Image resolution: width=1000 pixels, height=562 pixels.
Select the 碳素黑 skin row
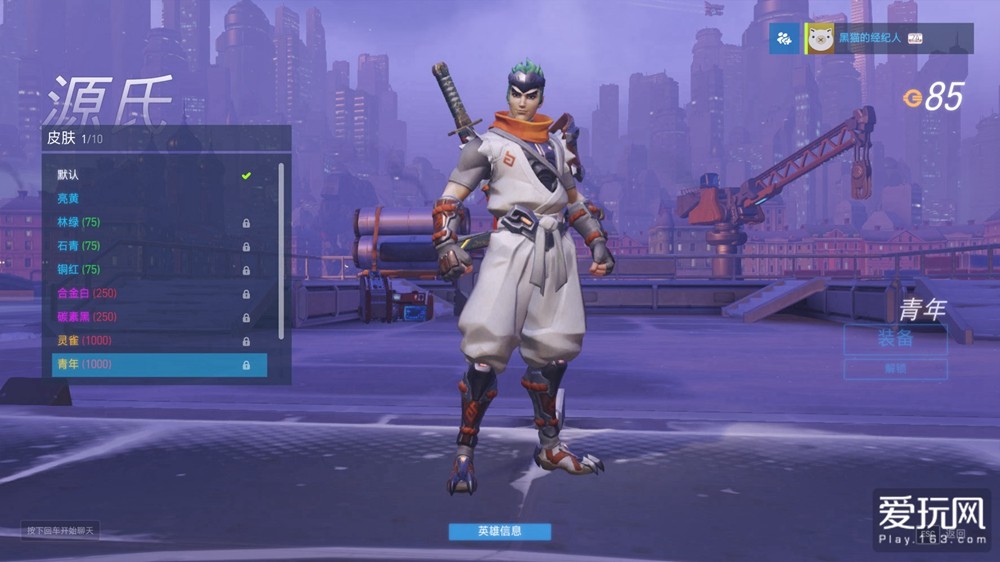click(x=158, y=317)
